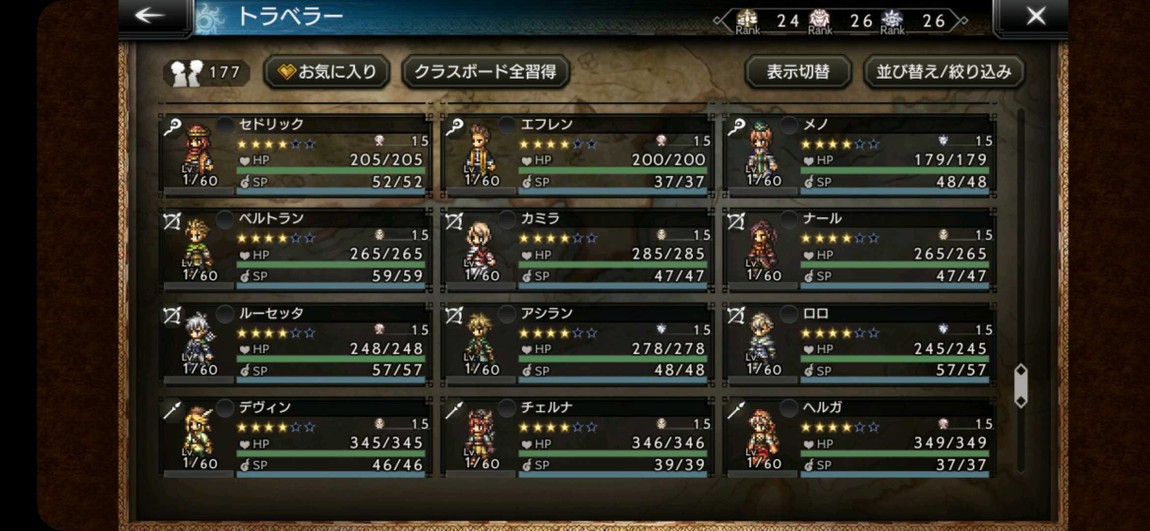Go back with the arrow button

pos(151,16)
